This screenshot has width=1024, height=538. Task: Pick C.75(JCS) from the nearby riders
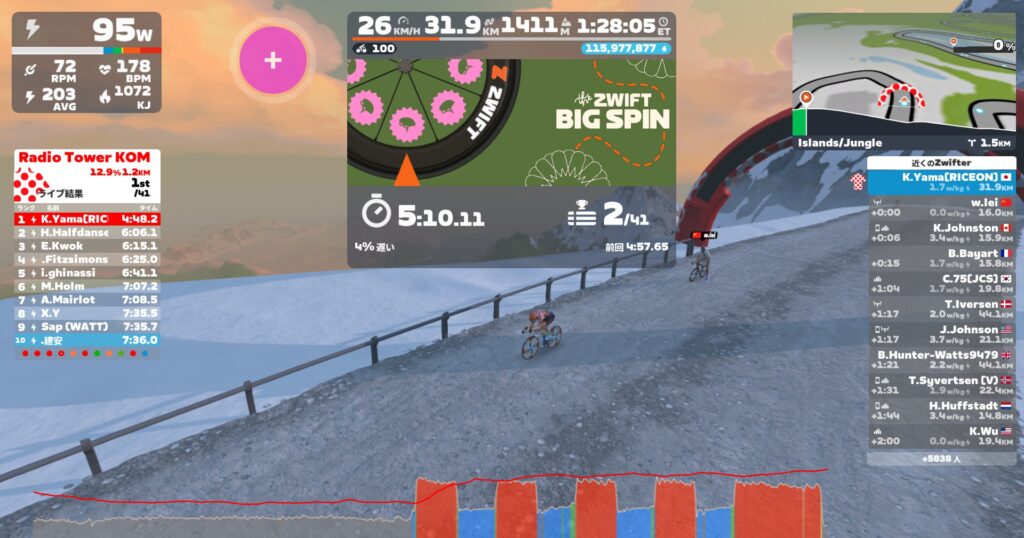point(941,283)
